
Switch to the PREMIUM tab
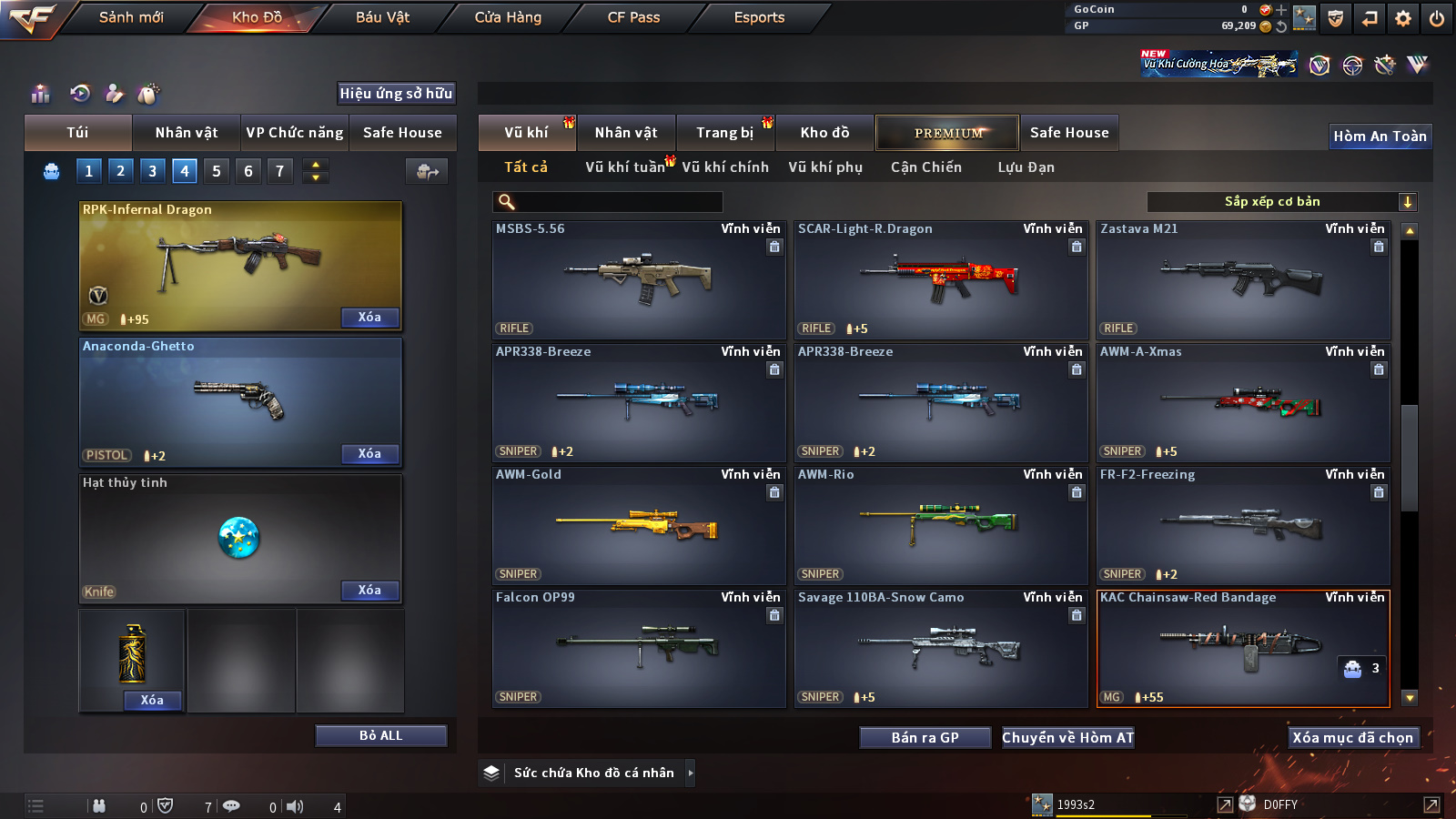coord(947,133)
